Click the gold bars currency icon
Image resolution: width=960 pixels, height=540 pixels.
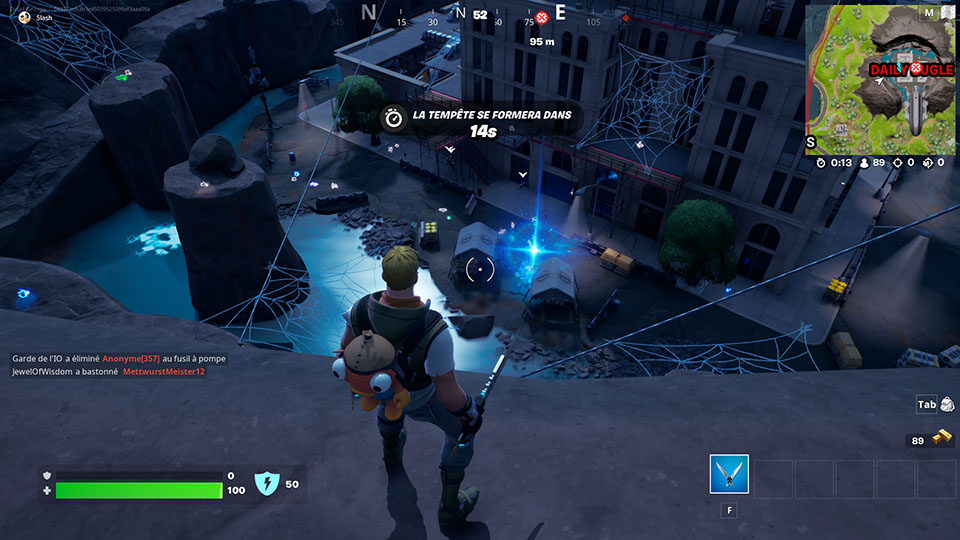click(x=941, y=440)
